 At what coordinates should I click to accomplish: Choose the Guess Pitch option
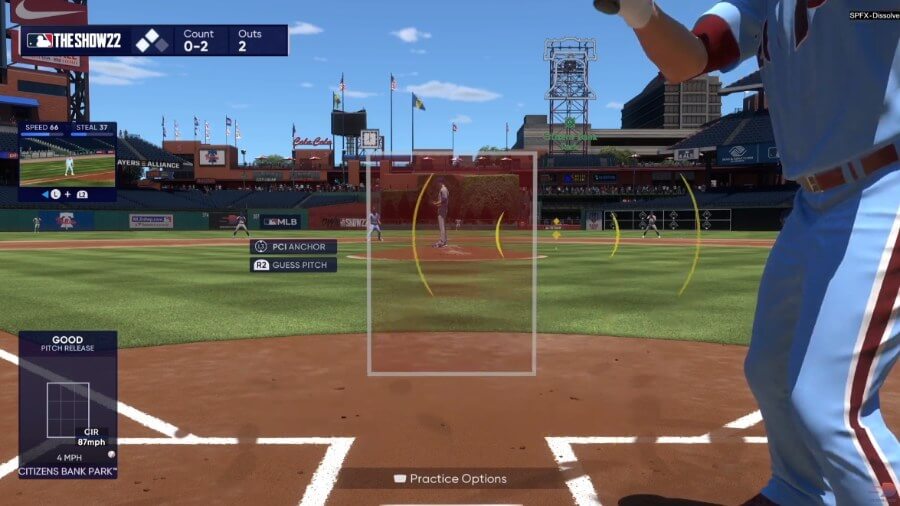point(293,265)
